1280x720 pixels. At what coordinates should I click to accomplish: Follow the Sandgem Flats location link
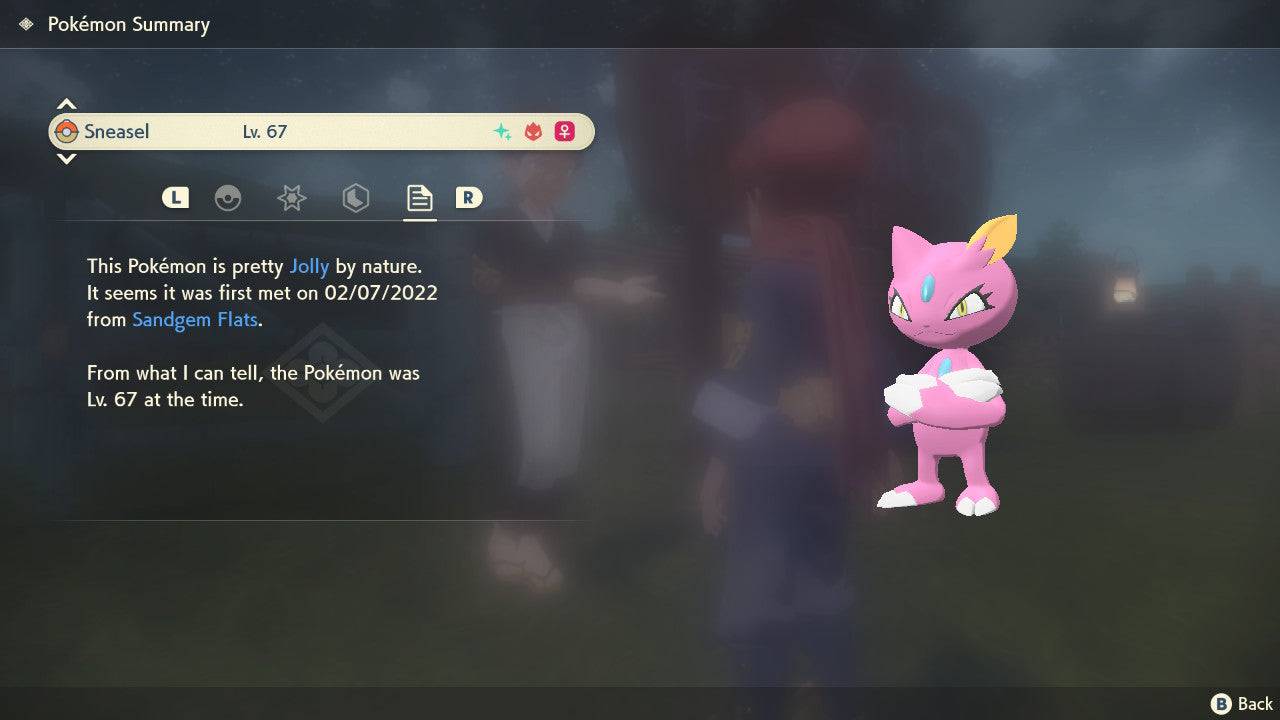(x=194, y=319)
